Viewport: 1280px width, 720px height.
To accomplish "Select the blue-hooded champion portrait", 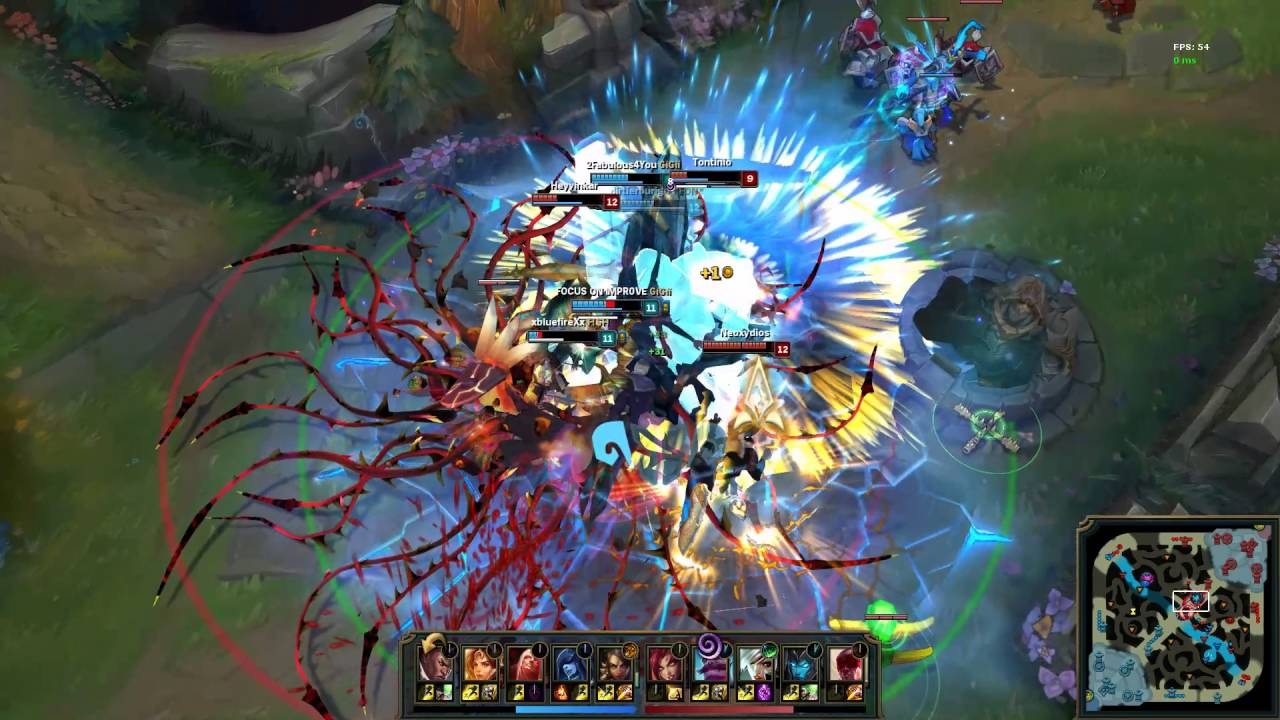I will point(567,663).
